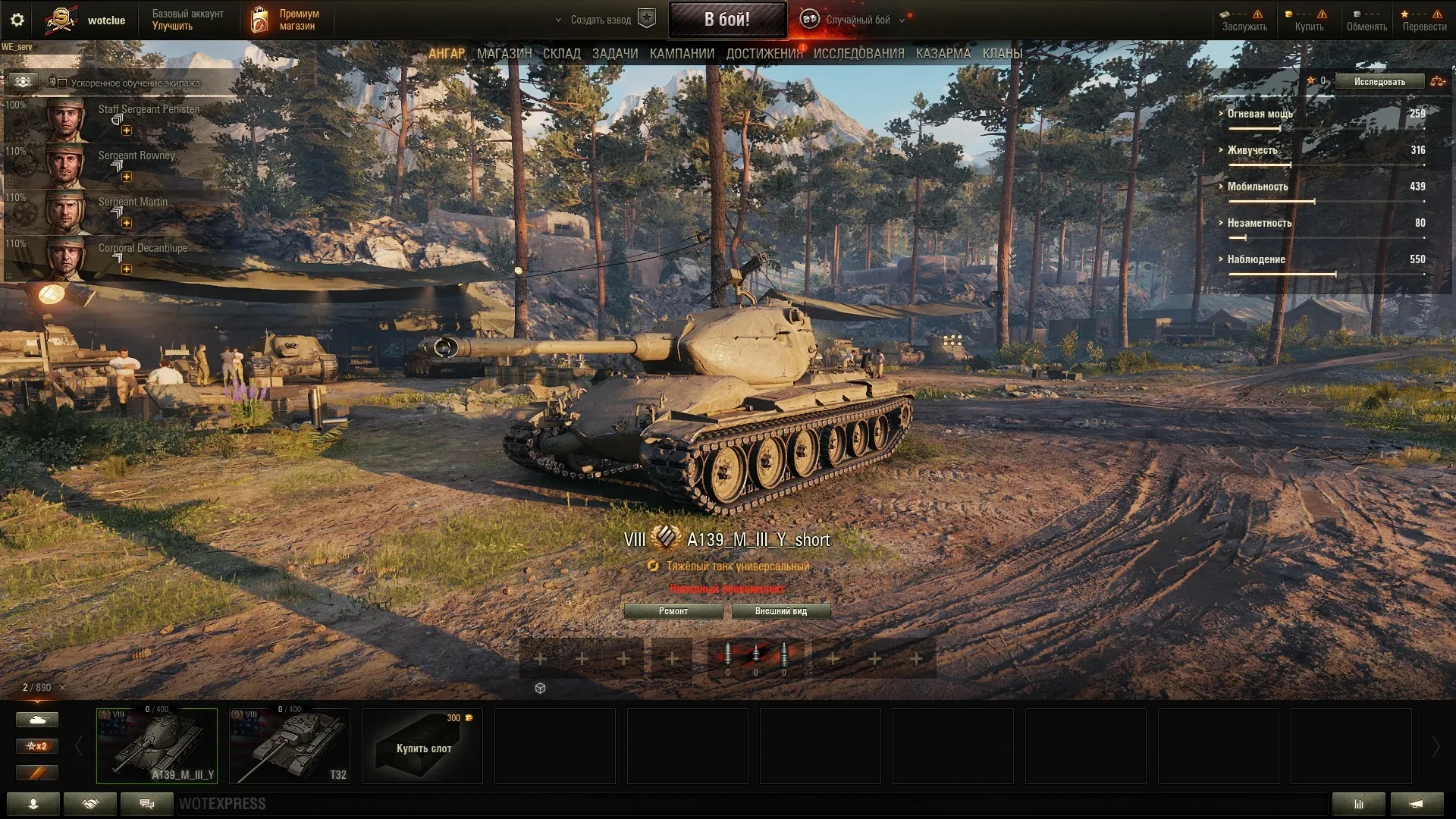Go to the ЗАДАЧИ tab
Screen dimensions: 1456x819
point(614,54)
